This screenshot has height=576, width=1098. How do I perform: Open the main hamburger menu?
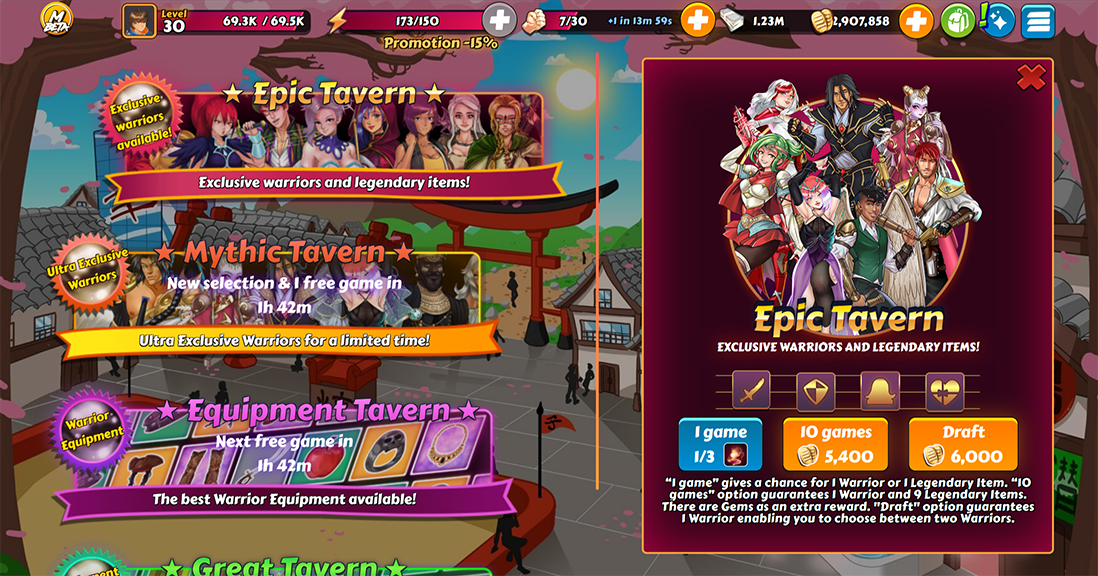tap(1038, 20)
